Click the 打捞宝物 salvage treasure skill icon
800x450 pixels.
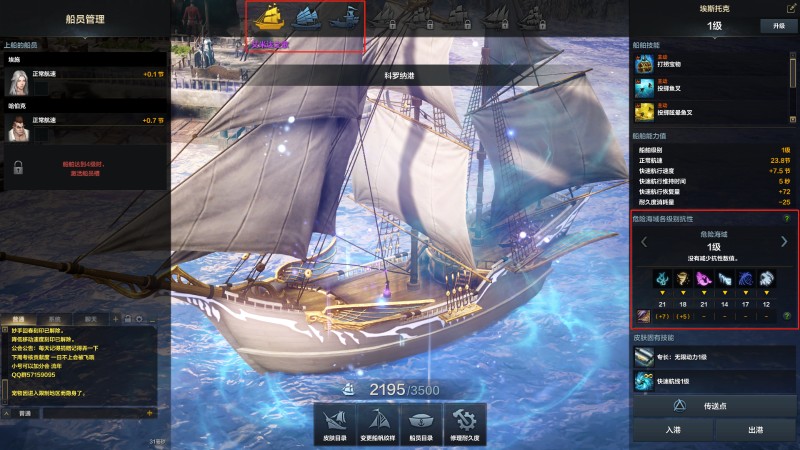pos(644,64)
